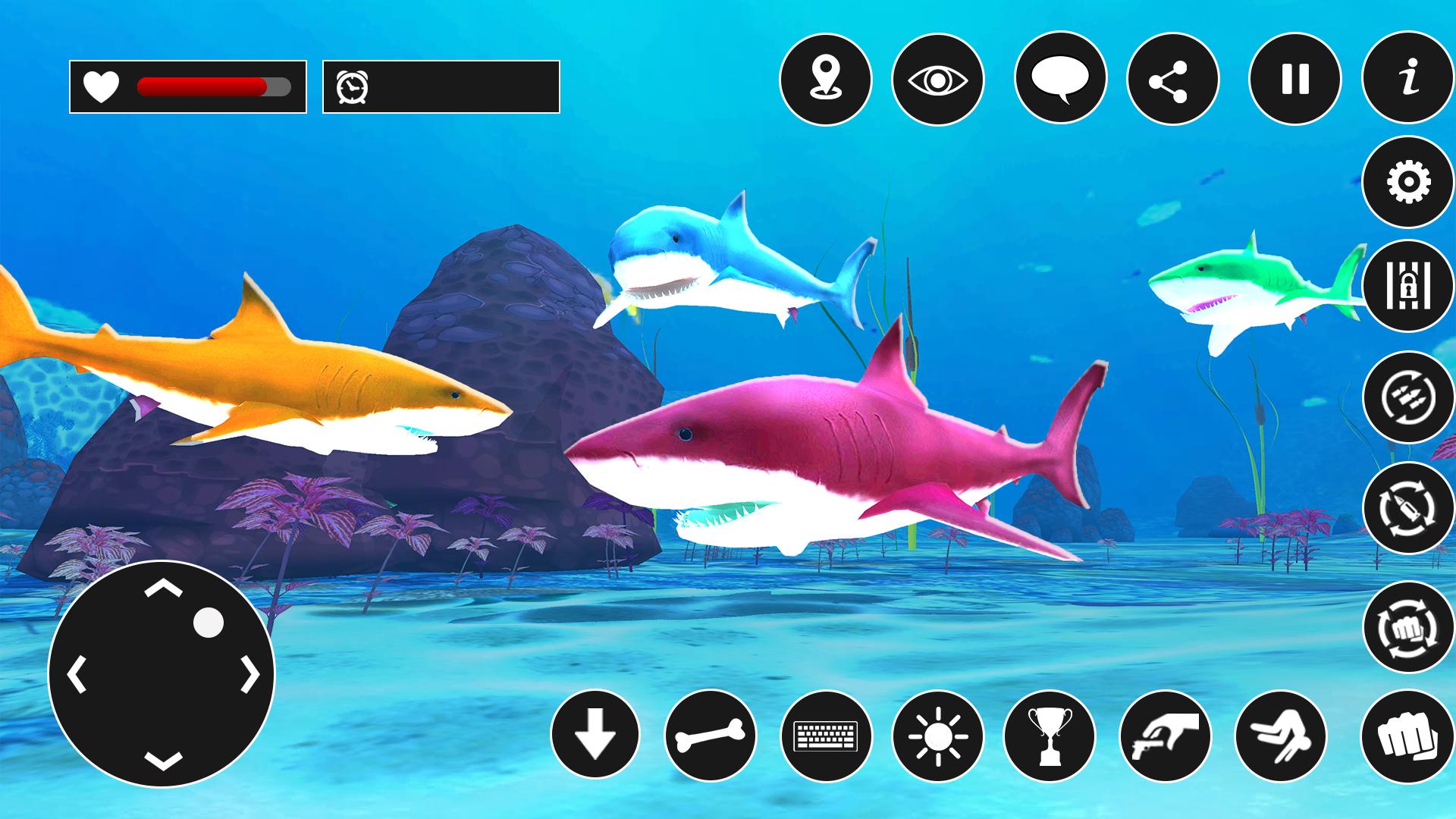This screenshot has height=819, width=1456.
Task: Open the info button
Action: point(1408,79)
